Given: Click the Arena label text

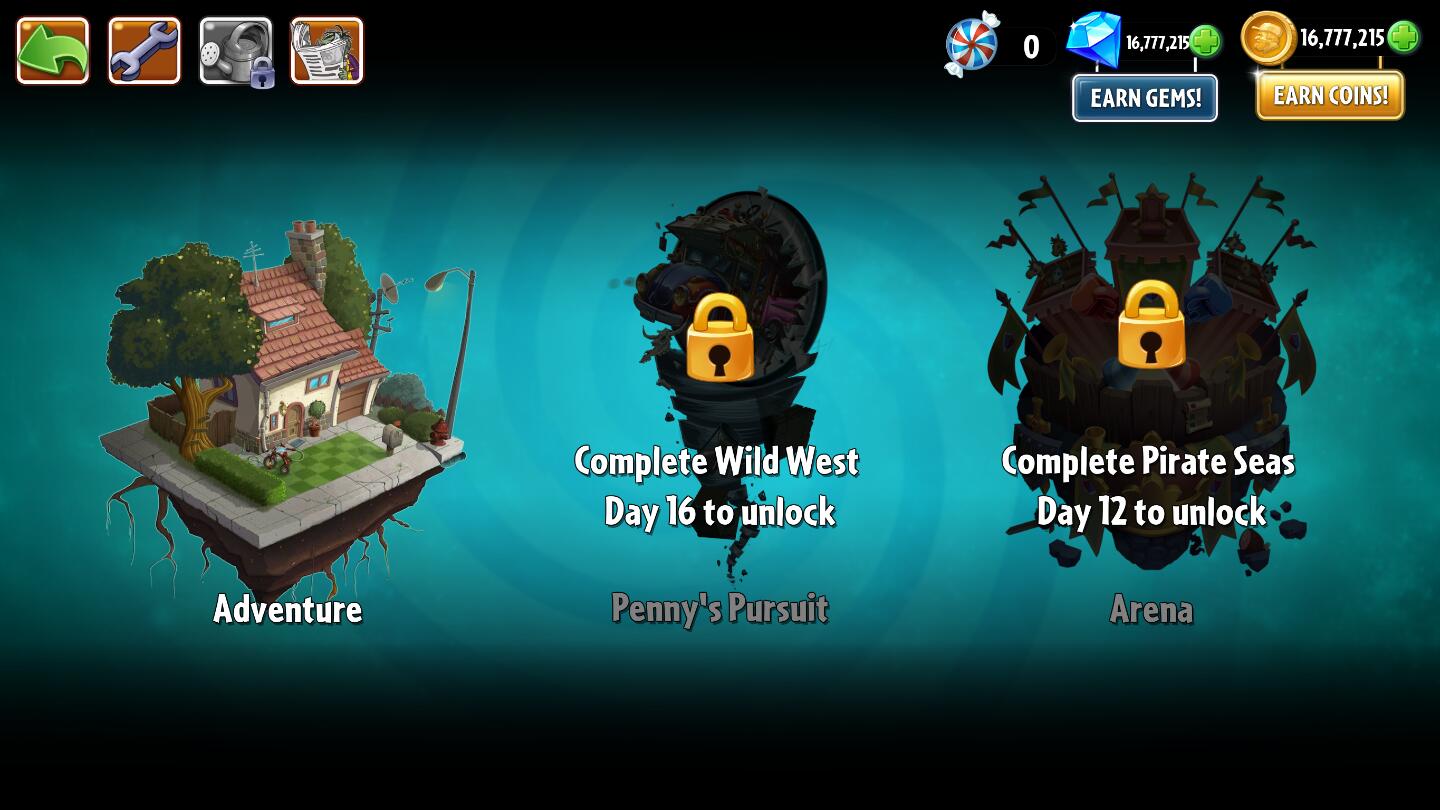Looking at the screenshot, I should (x=1151, y=609).
